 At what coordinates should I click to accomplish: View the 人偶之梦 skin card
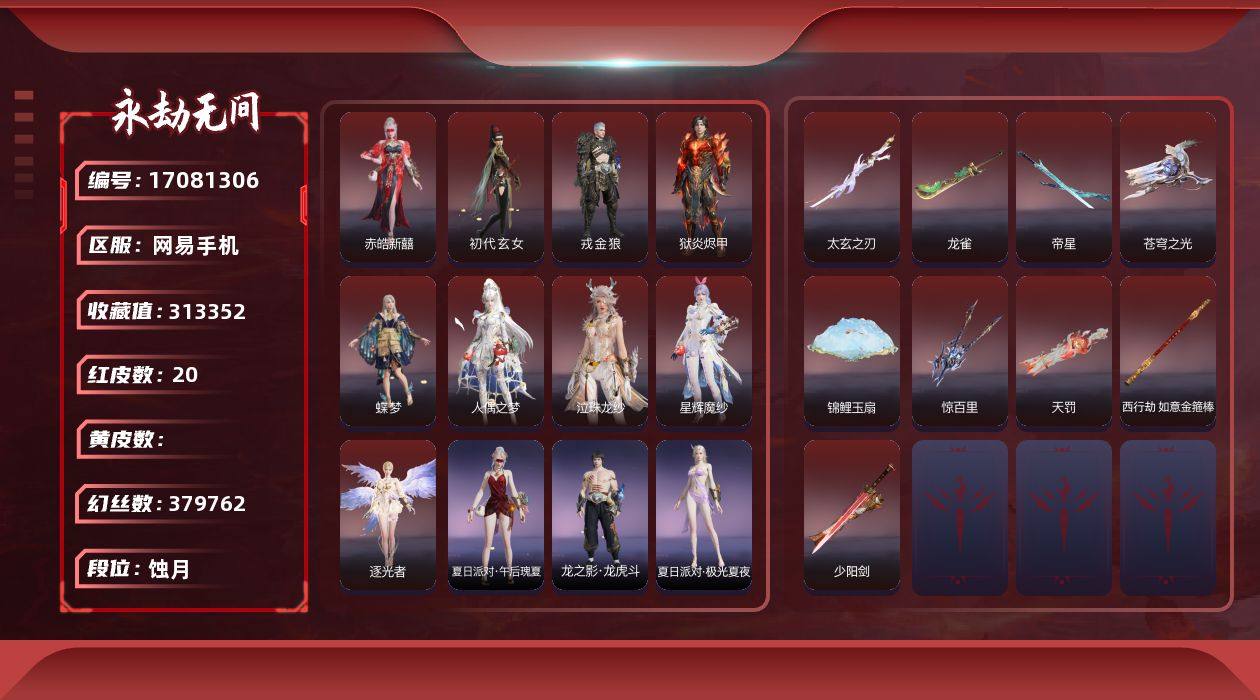tap(496, 351)
